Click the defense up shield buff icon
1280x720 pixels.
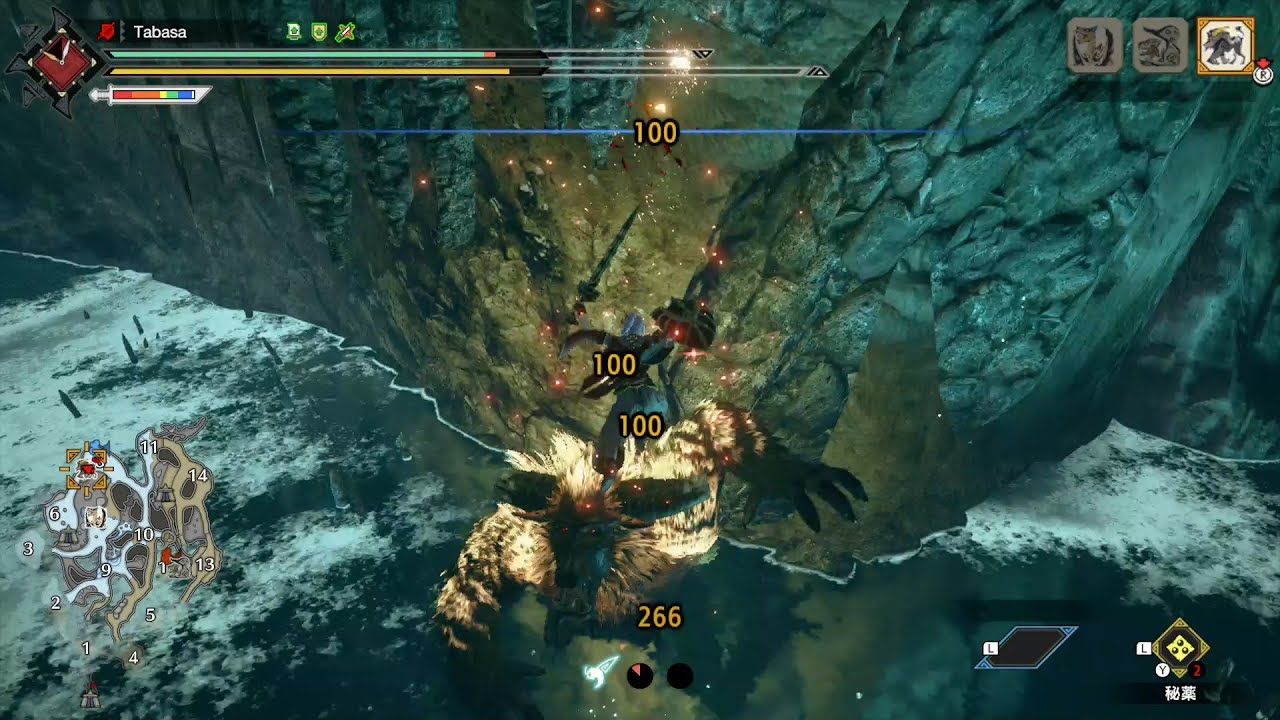(x=318, y=31)
